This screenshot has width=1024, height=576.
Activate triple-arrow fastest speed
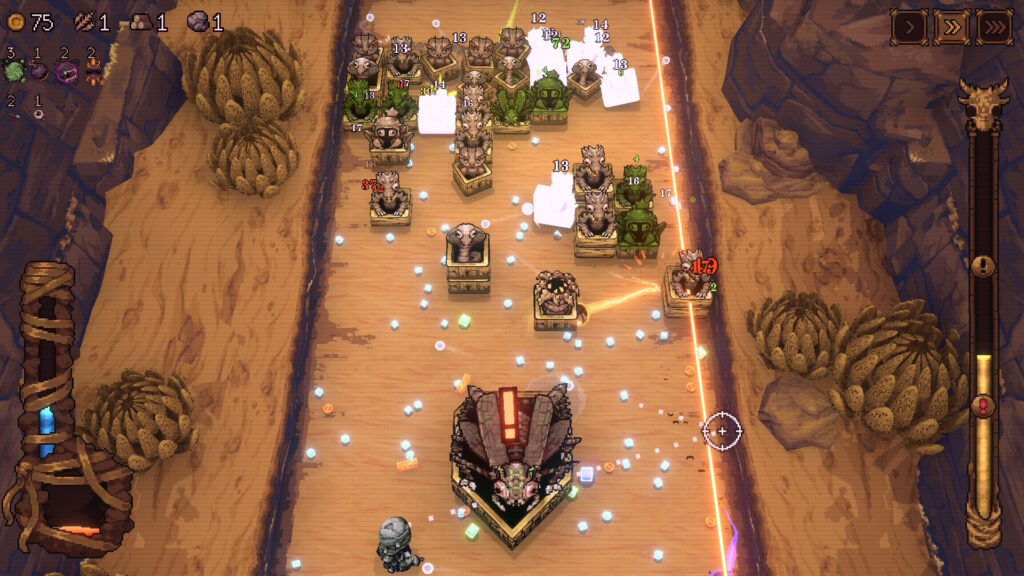994,27
